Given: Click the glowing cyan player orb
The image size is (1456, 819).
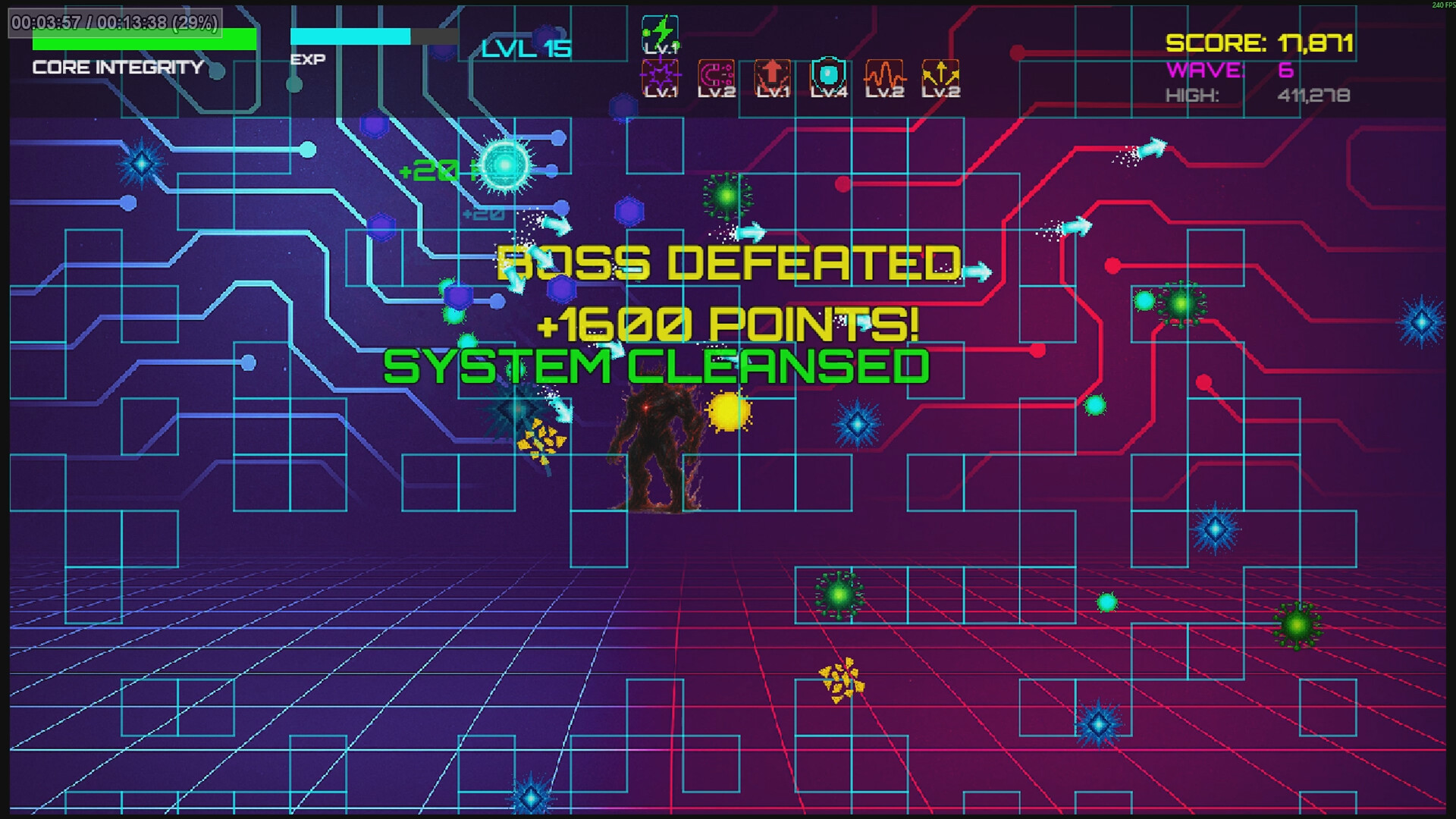Looking at the screenshot, I should click(504, 165).
